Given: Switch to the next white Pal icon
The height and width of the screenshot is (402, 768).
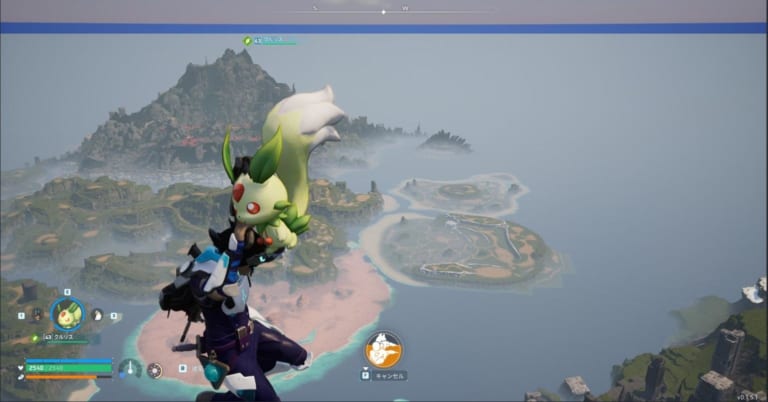Looking at the screenshot, I should (x=97, y=315).
